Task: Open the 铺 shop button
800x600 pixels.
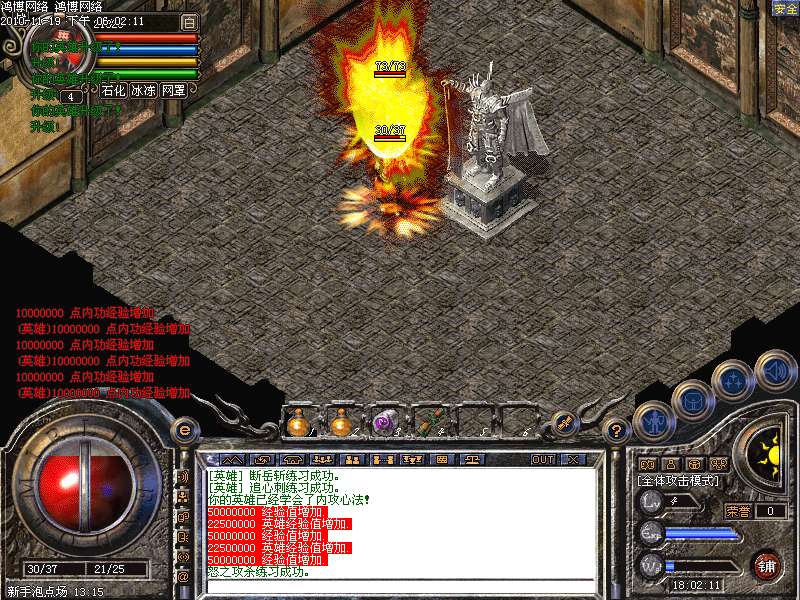Action: [x=765, y=565]
